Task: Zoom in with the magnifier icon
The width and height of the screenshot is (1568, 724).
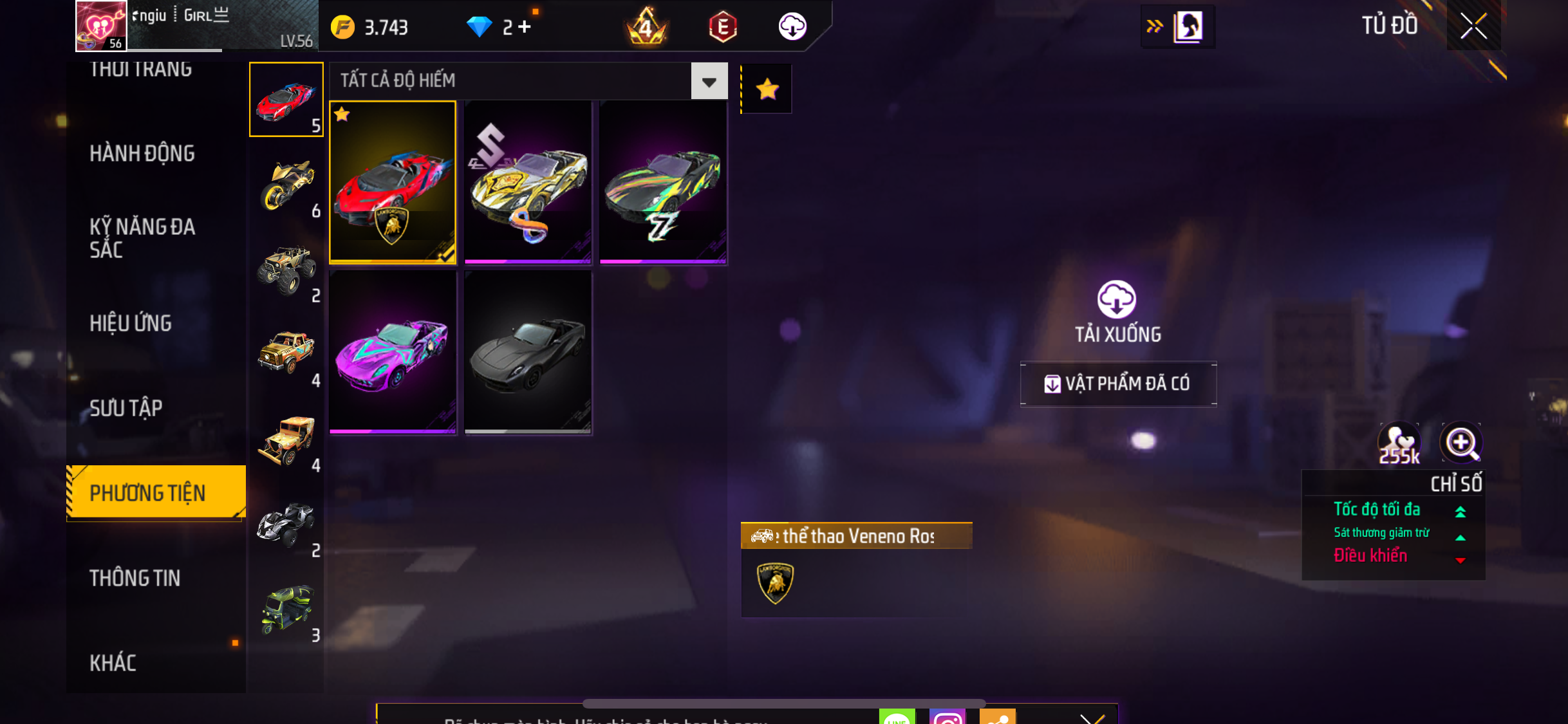Action: click(x=1461, y=443)
